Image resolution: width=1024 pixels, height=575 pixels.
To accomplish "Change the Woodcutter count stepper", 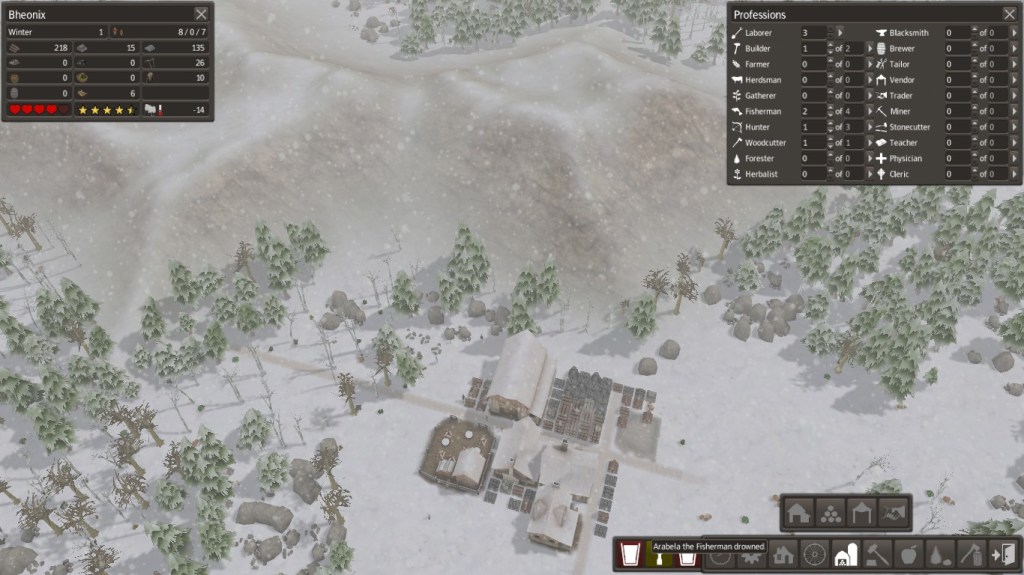I will click(829, 143).
